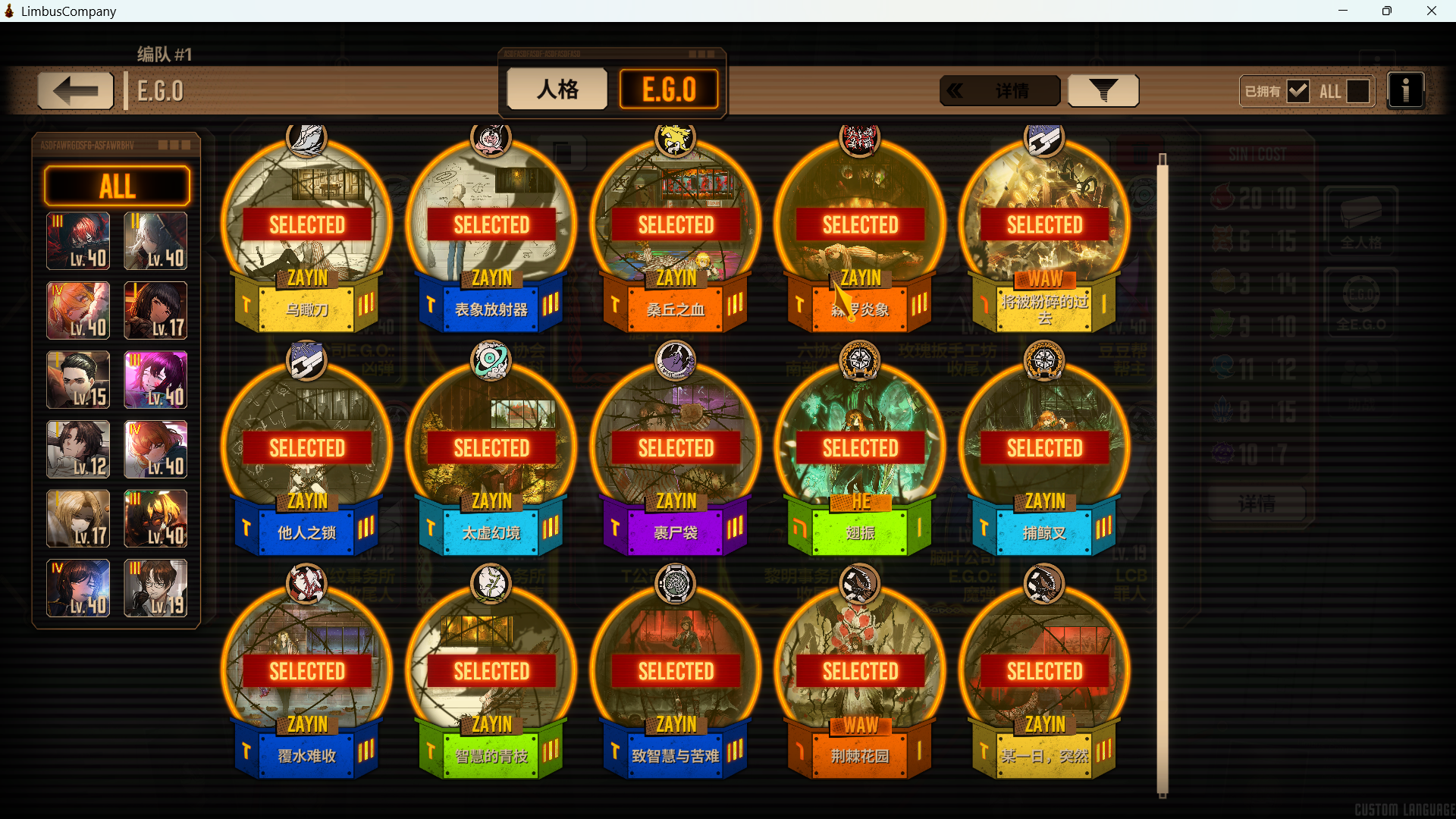Click the info (i) icon in top right
The image size is (1456, 819).
point(1407,90)
